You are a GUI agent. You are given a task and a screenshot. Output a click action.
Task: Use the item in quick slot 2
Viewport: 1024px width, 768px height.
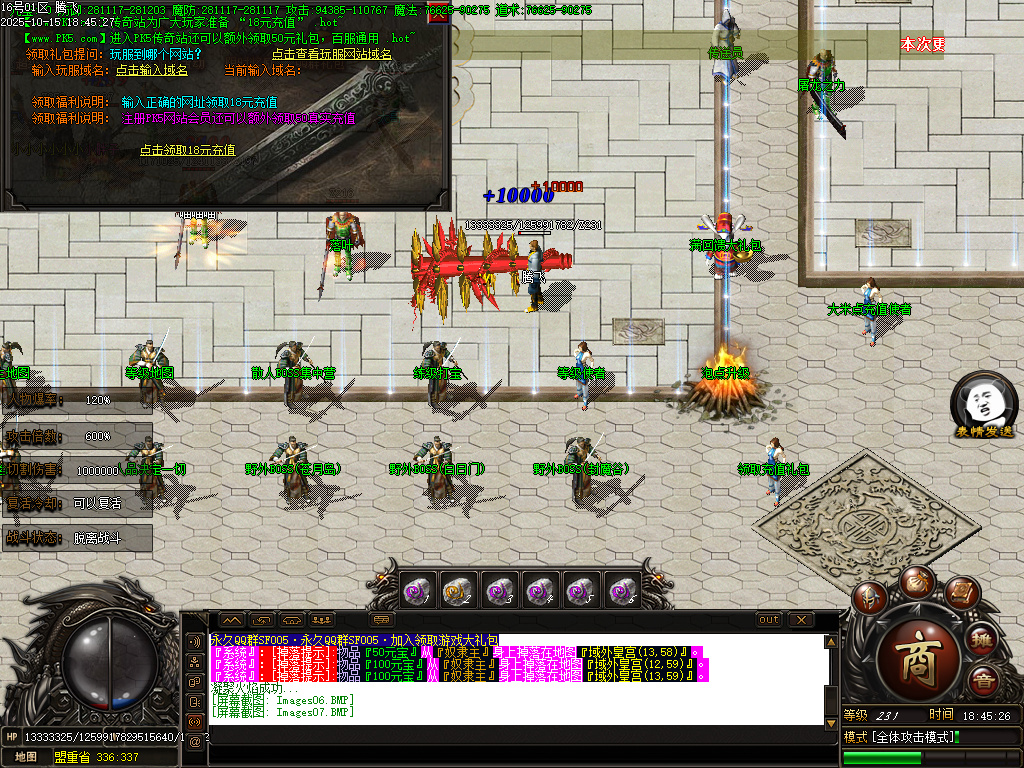click(459, 591)
